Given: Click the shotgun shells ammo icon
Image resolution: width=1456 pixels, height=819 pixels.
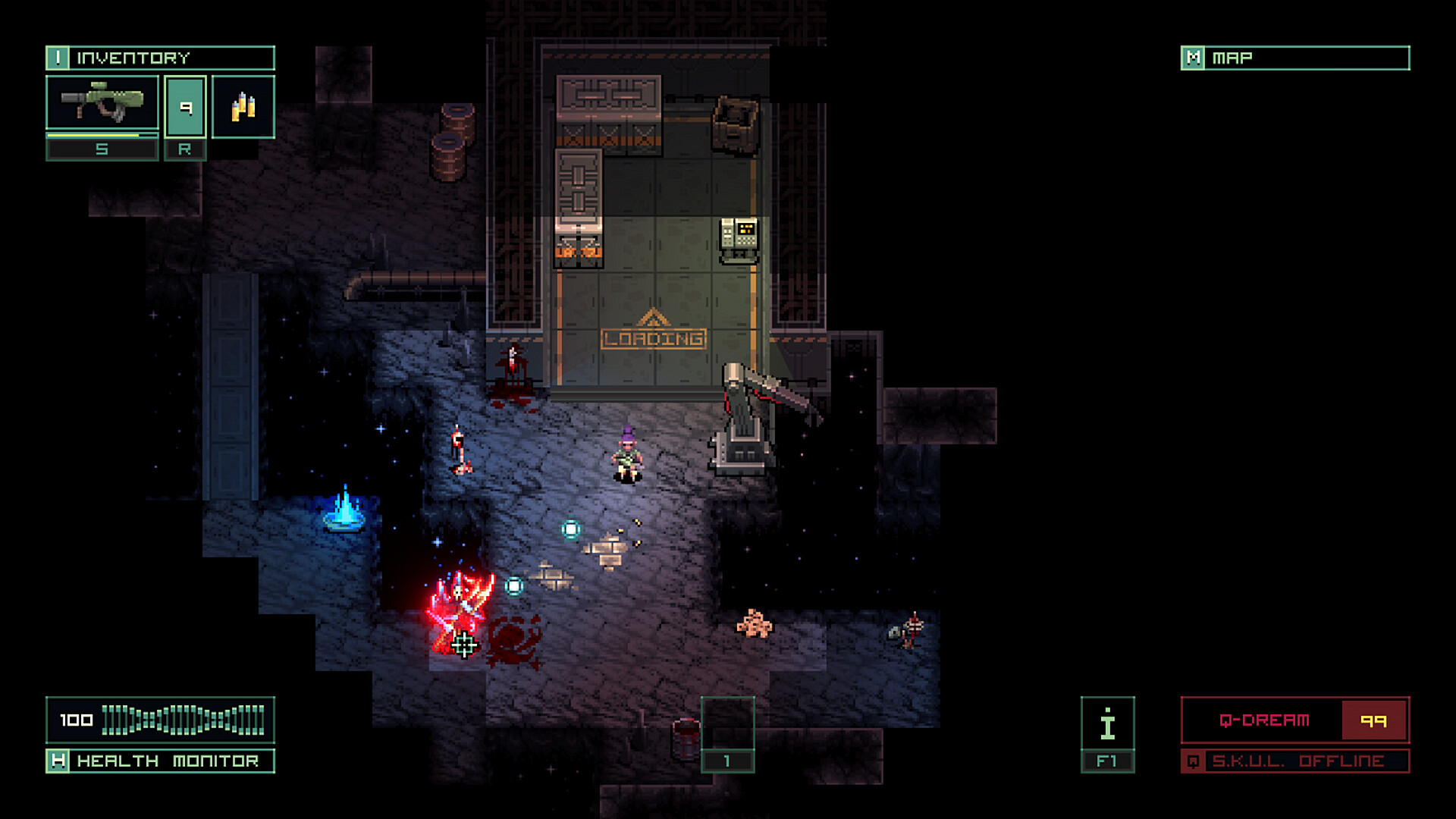Looking at the screenshot, I should tap(244, 106).
